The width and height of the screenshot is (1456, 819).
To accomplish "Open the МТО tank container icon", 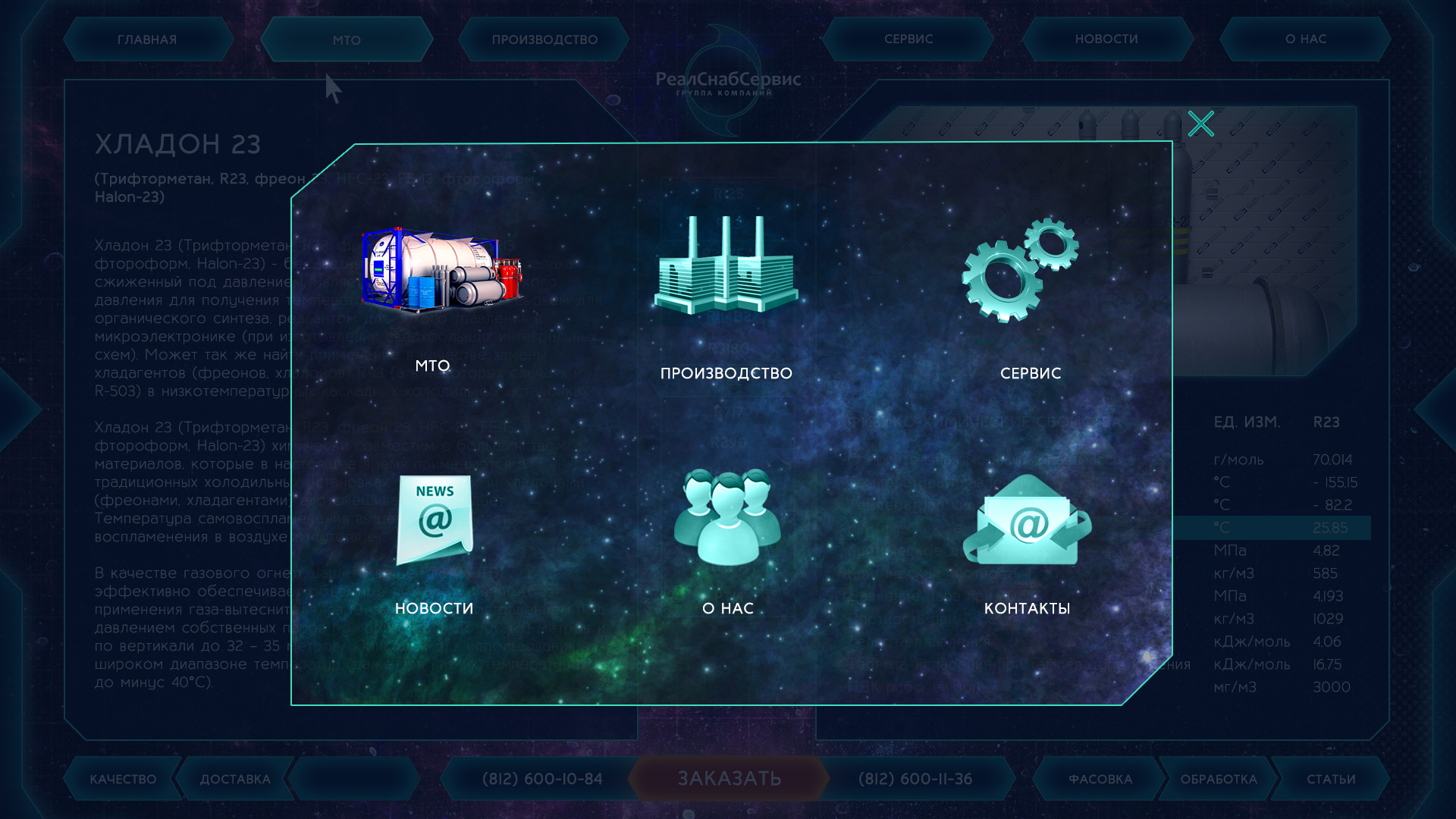I will tap(441, 271).
